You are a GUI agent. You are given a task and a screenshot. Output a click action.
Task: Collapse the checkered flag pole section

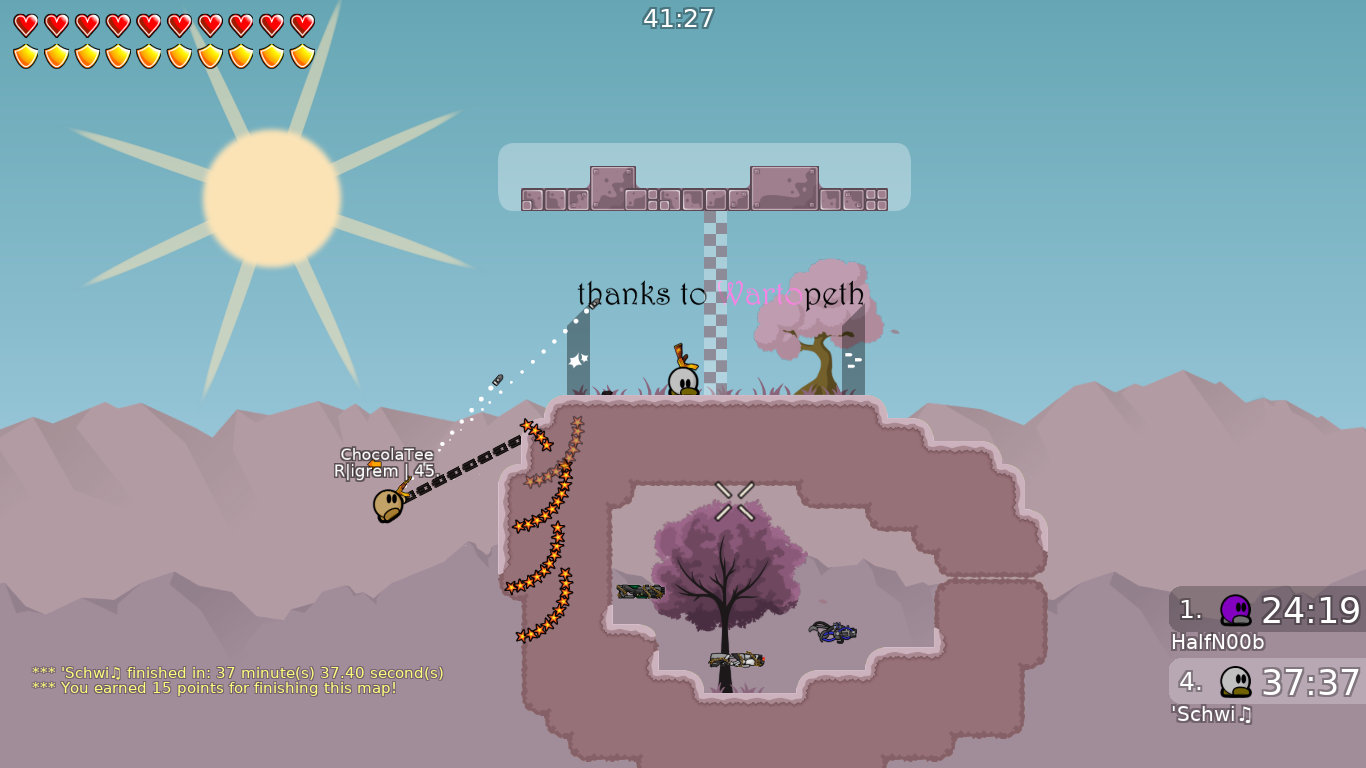pyautogui.click(x=714, y=300)
